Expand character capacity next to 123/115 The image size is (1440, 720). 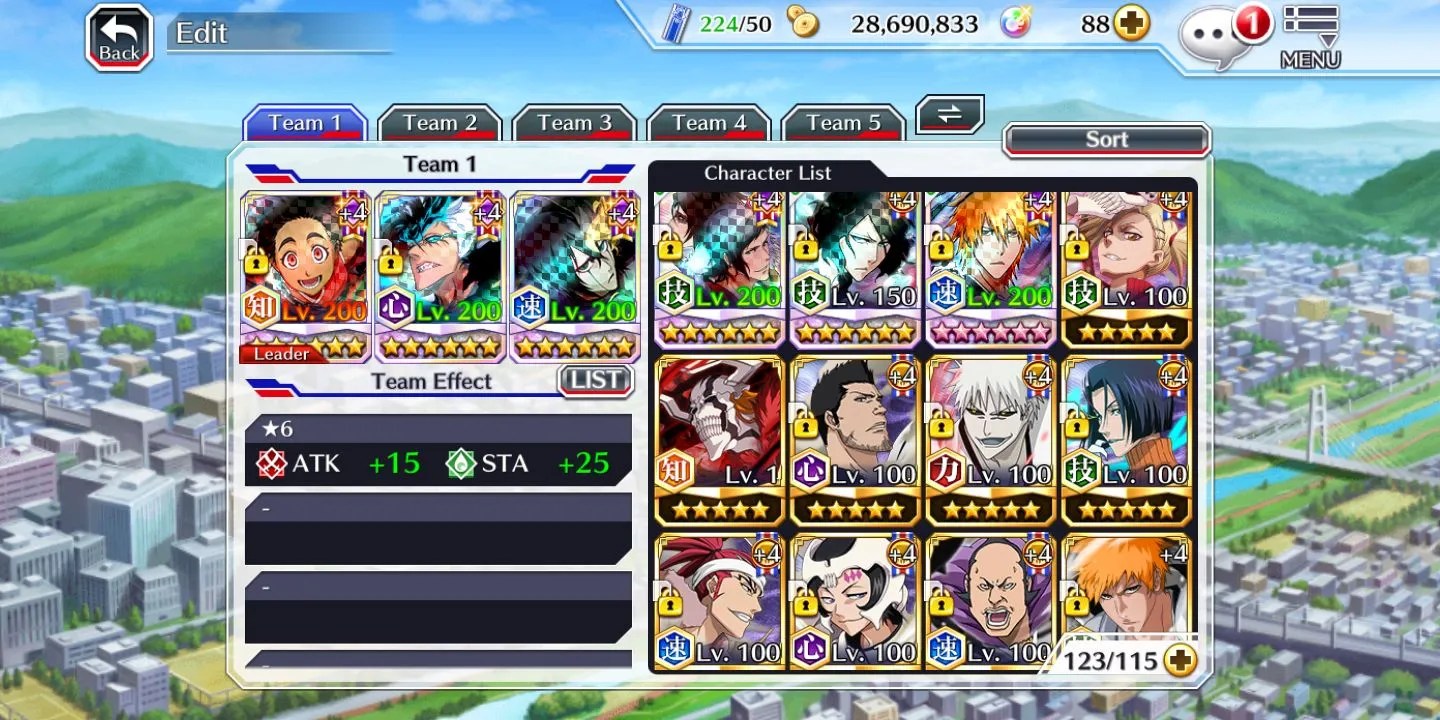point(1181,661)
